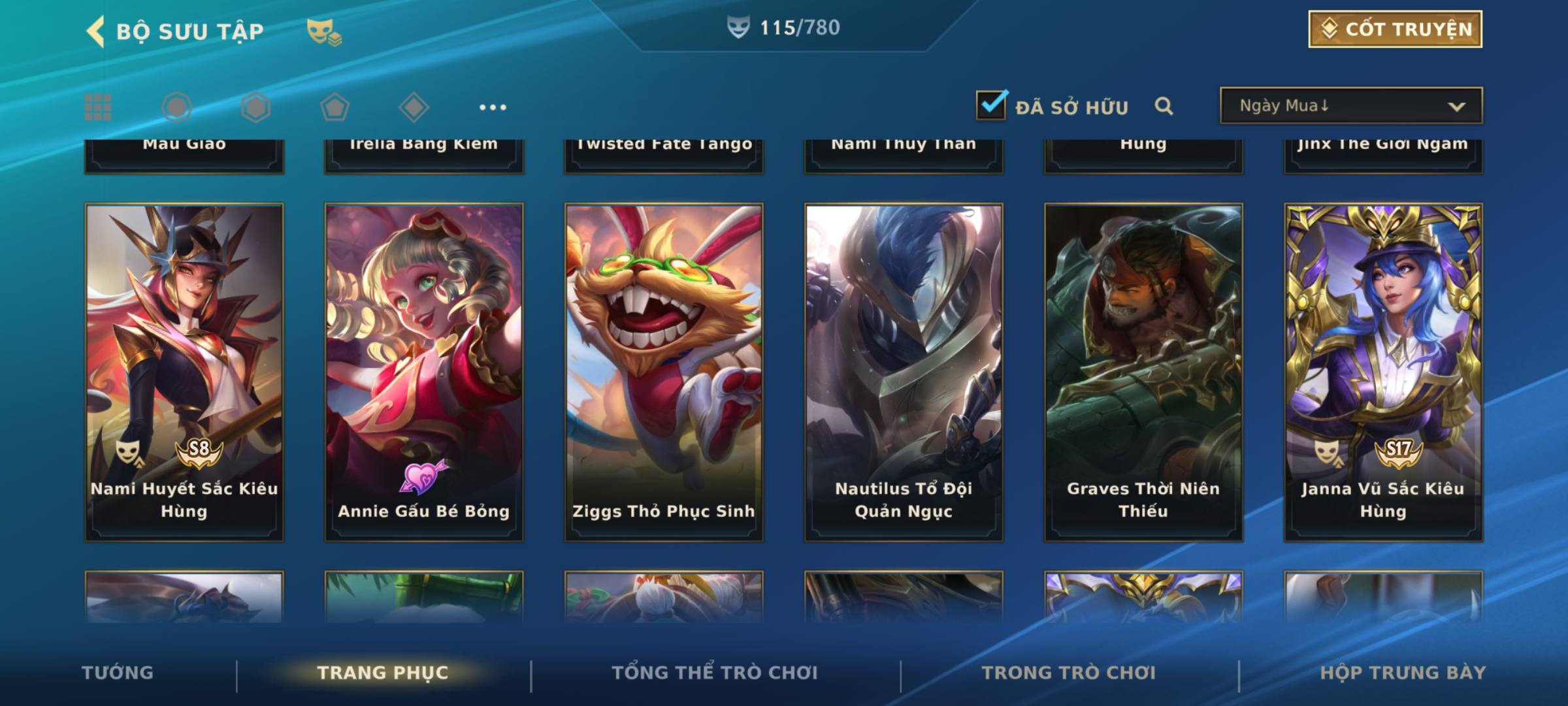Viewport: 1568px width, 706px height.
Task: Click the gold mask icon beside title
Action: pos(323,31)
